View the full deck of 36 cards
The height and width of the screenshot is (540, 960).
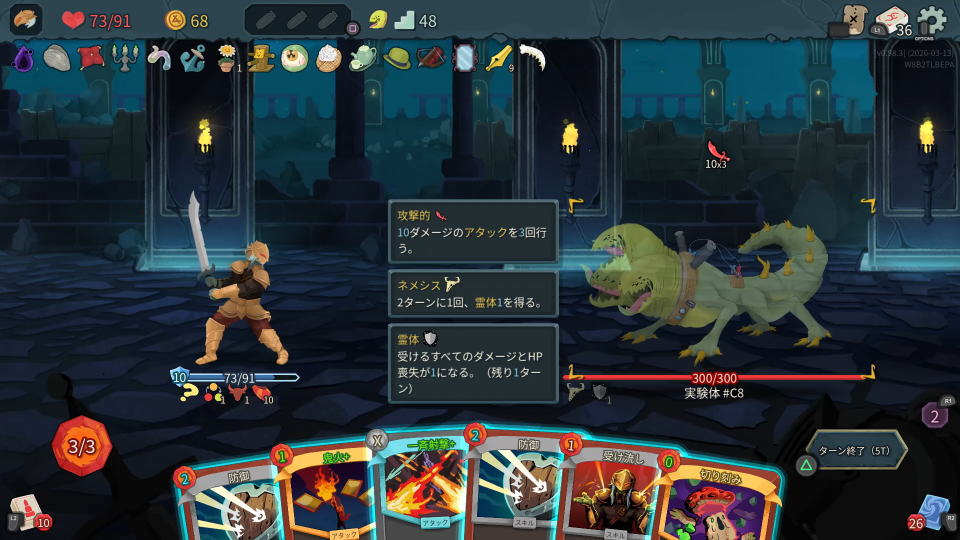(891, 21)
